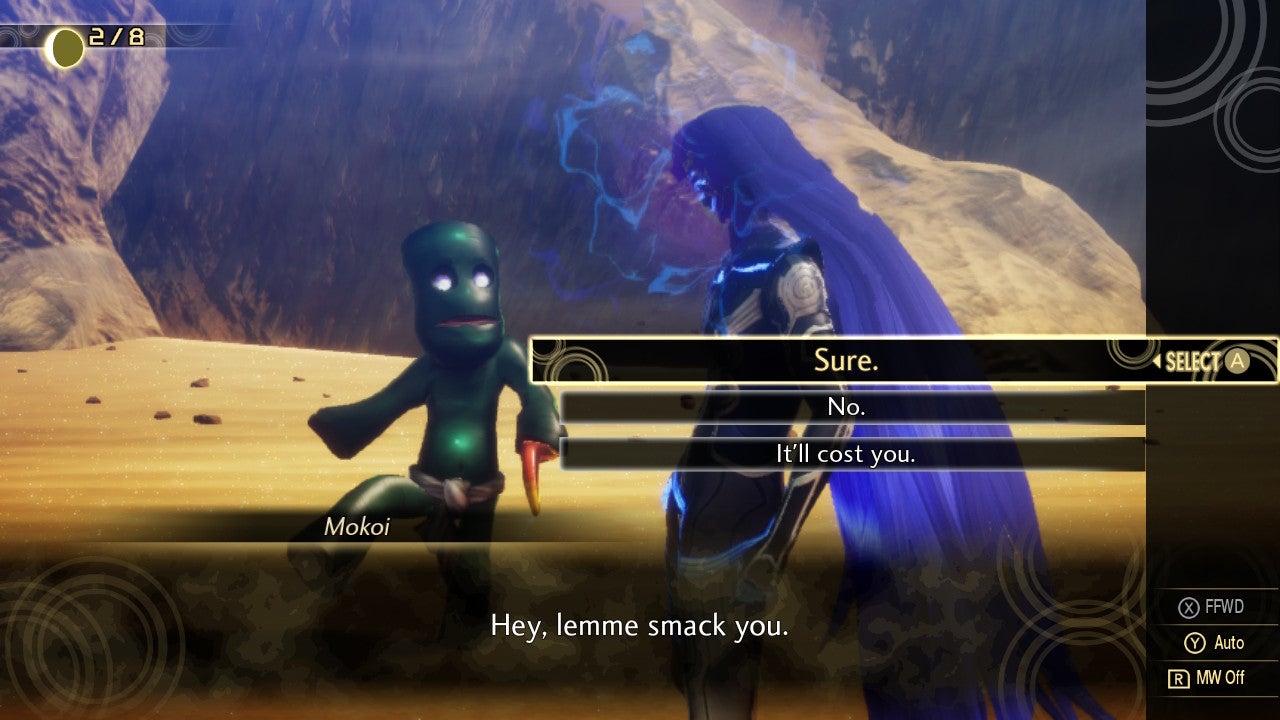The width and height of the screenshot is (1280, 720).
Task: Select the highlighted 'Sure.' dialogue option
Action: point(846,361)
